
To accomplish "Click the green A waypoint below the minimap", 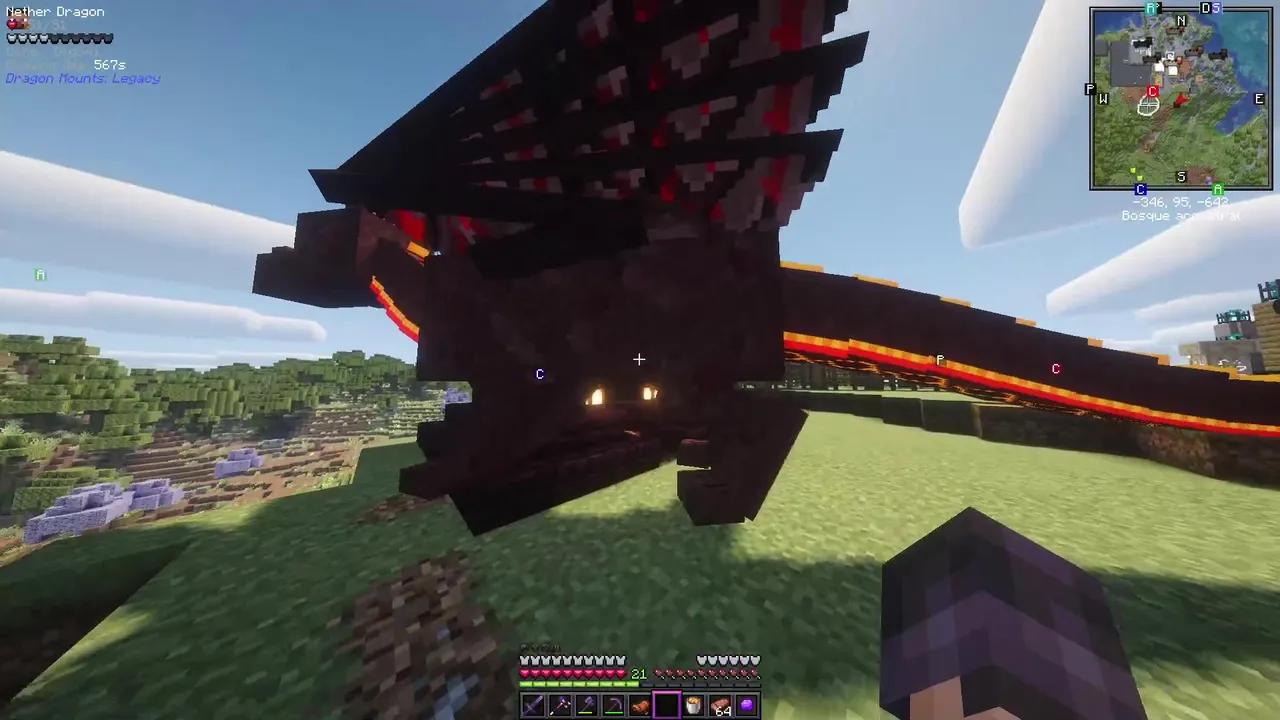I will (1218, 189).
